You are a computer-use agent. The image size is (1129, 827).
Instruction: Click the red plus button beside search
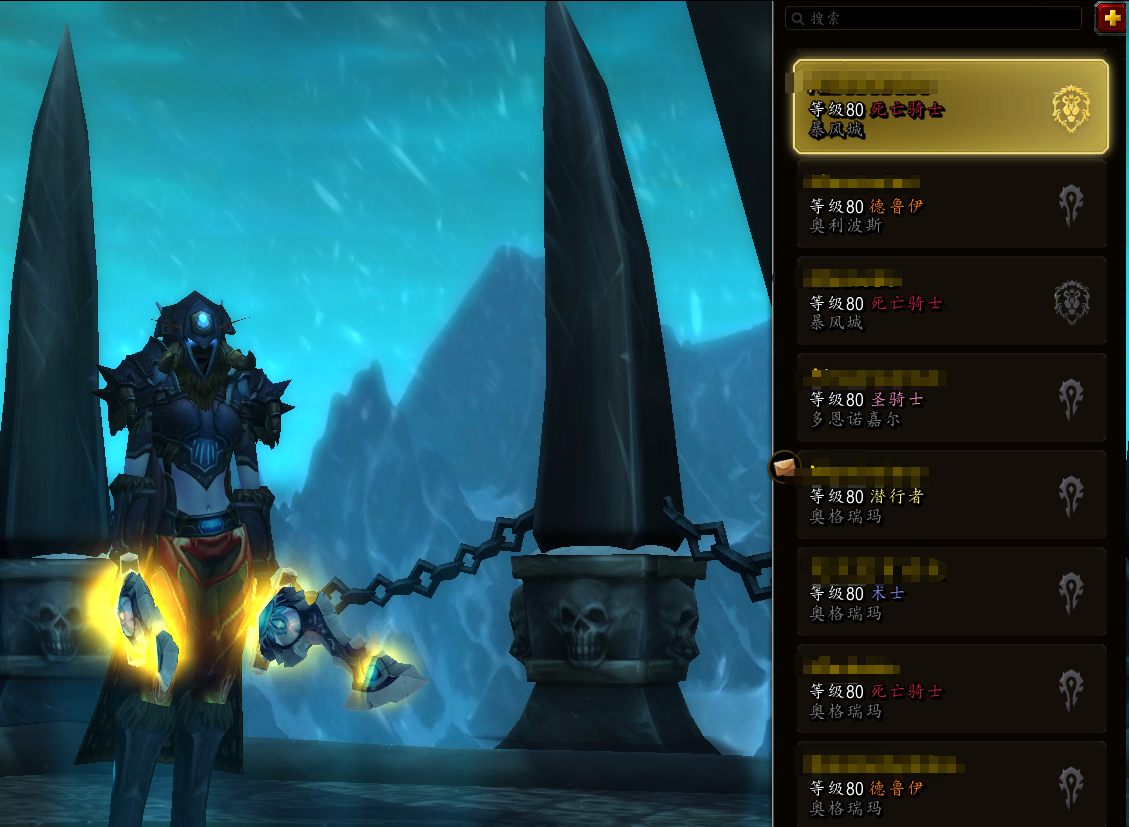(x=1111, y=18)
